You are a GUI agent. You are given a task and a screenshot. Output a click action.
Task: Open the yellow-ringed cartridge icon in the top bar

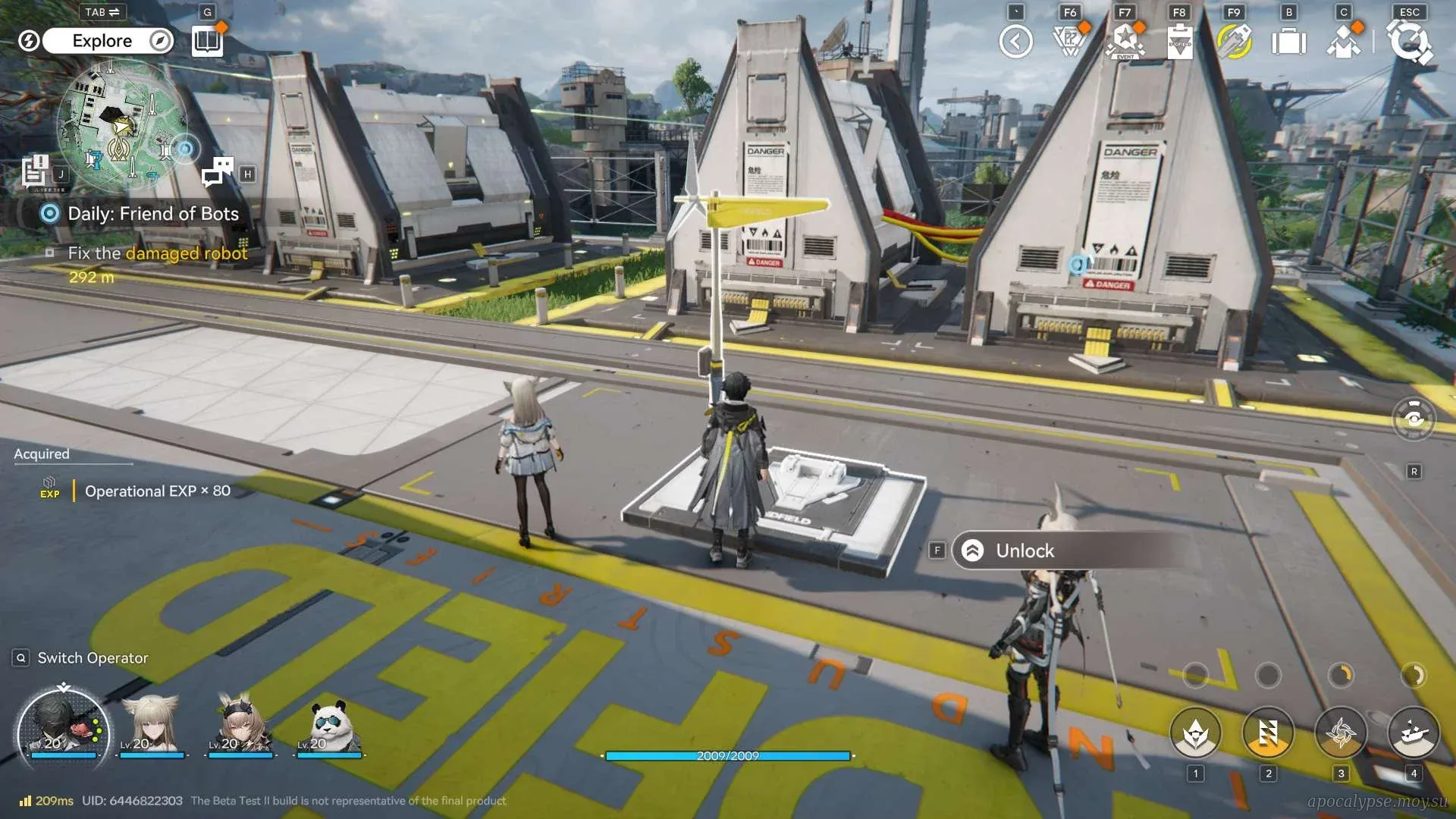click(x=1235, y=42)
